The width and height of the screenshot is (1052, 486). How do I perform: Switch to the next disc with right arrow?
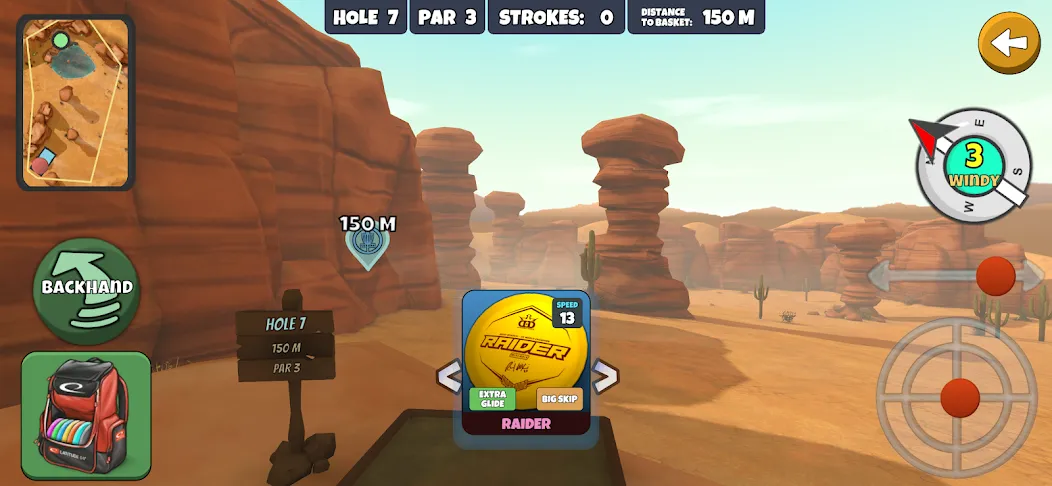[x=604, y=376]
